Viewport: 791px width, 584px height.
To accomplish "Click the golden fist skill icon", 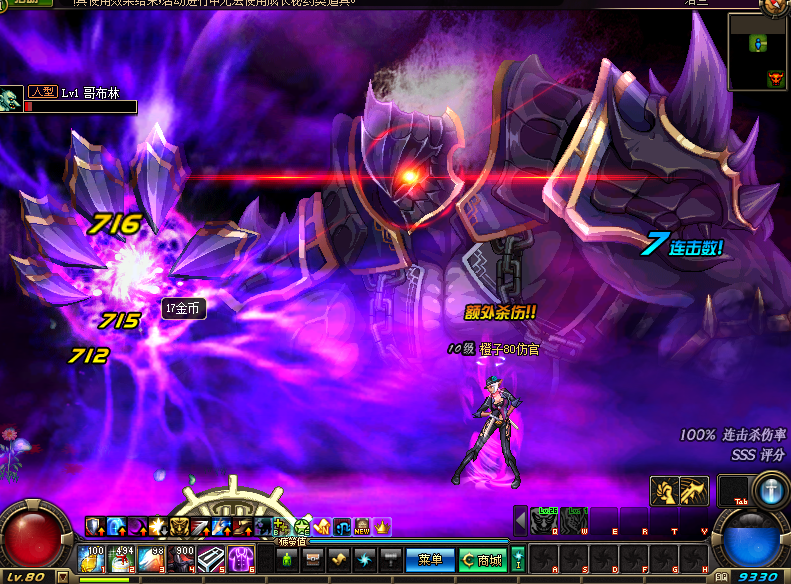I will (665, 491).
